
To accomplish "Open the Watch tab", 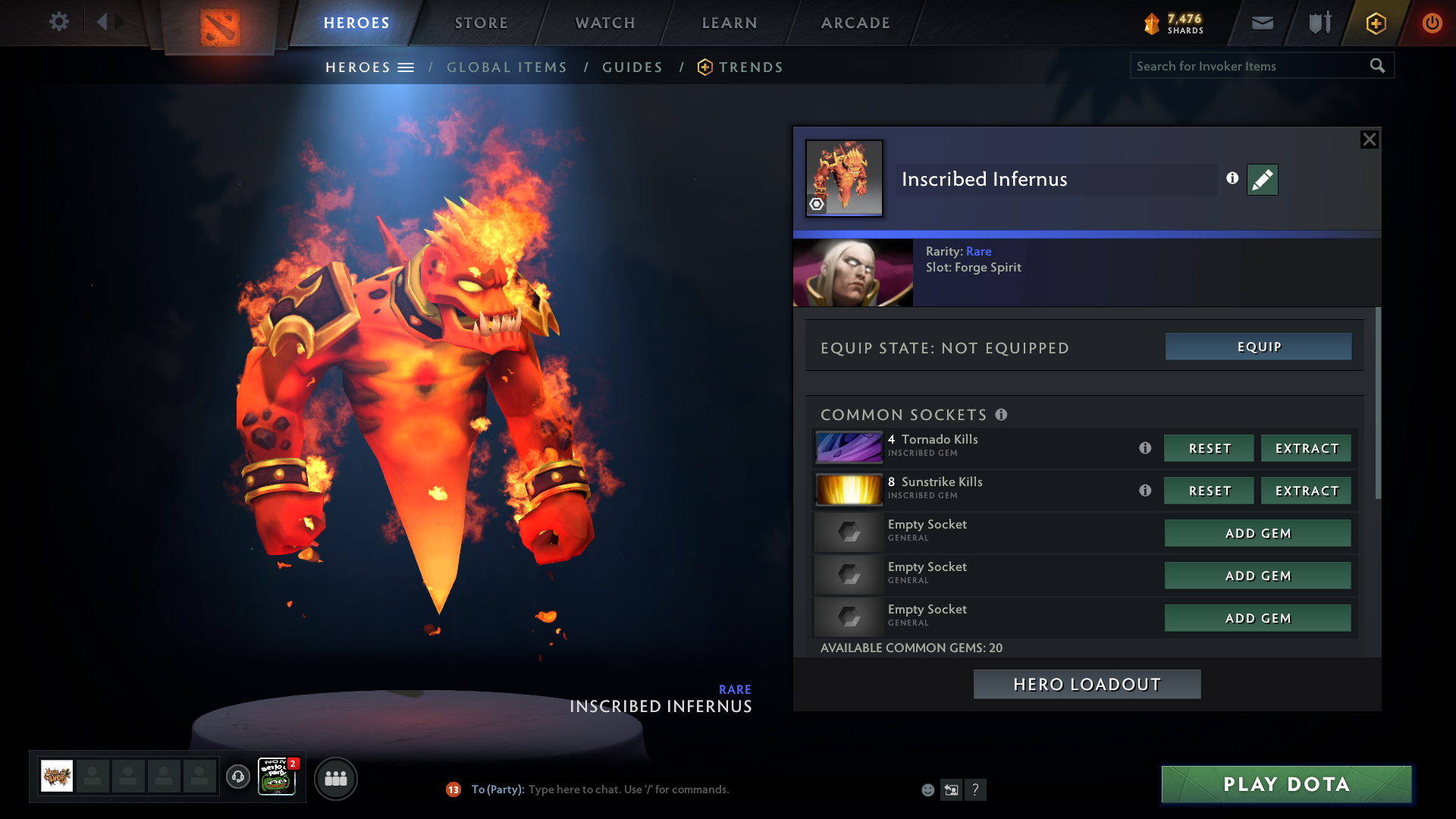I will coord(605,23).
